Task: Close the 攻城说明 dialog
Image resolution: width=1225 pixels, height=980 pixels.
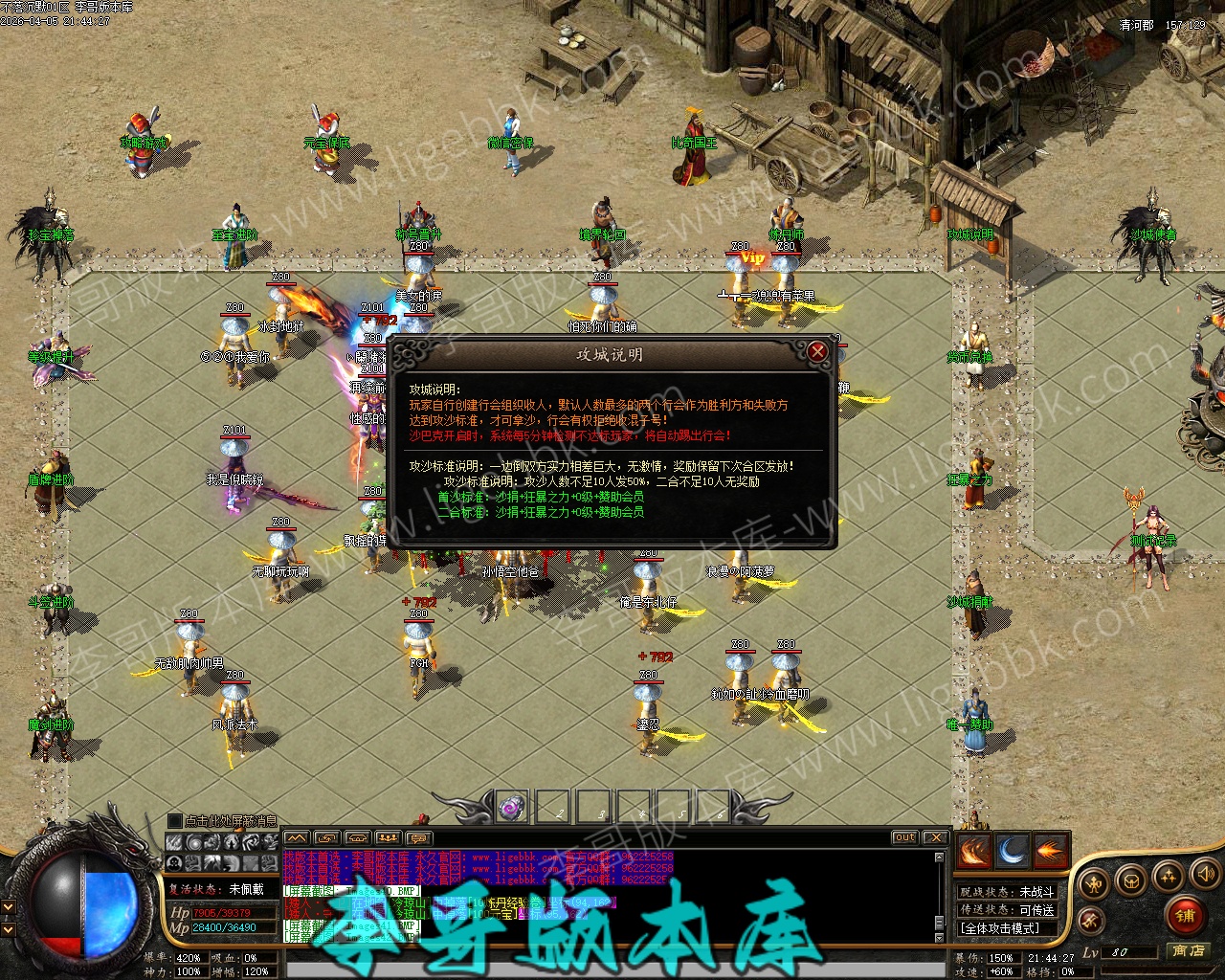Action: click(x=817, y=352)
